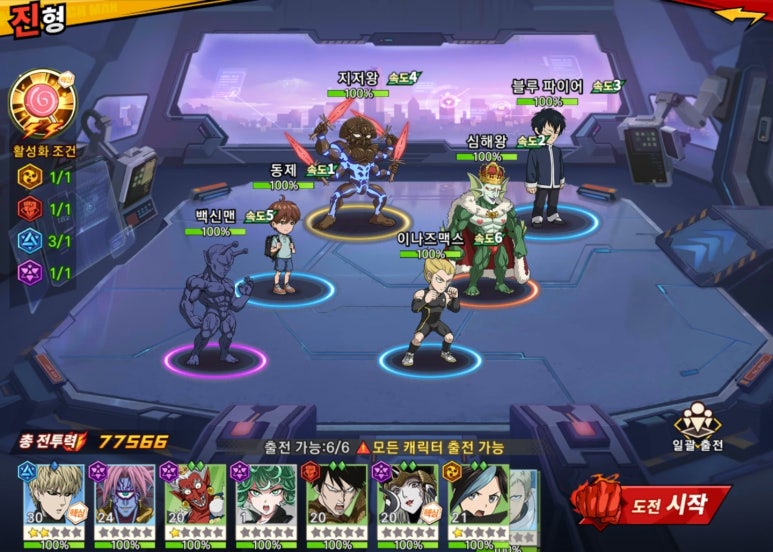Select deployed unit 지저왕 on the formation
773x552 pixels.
(358, 170)
